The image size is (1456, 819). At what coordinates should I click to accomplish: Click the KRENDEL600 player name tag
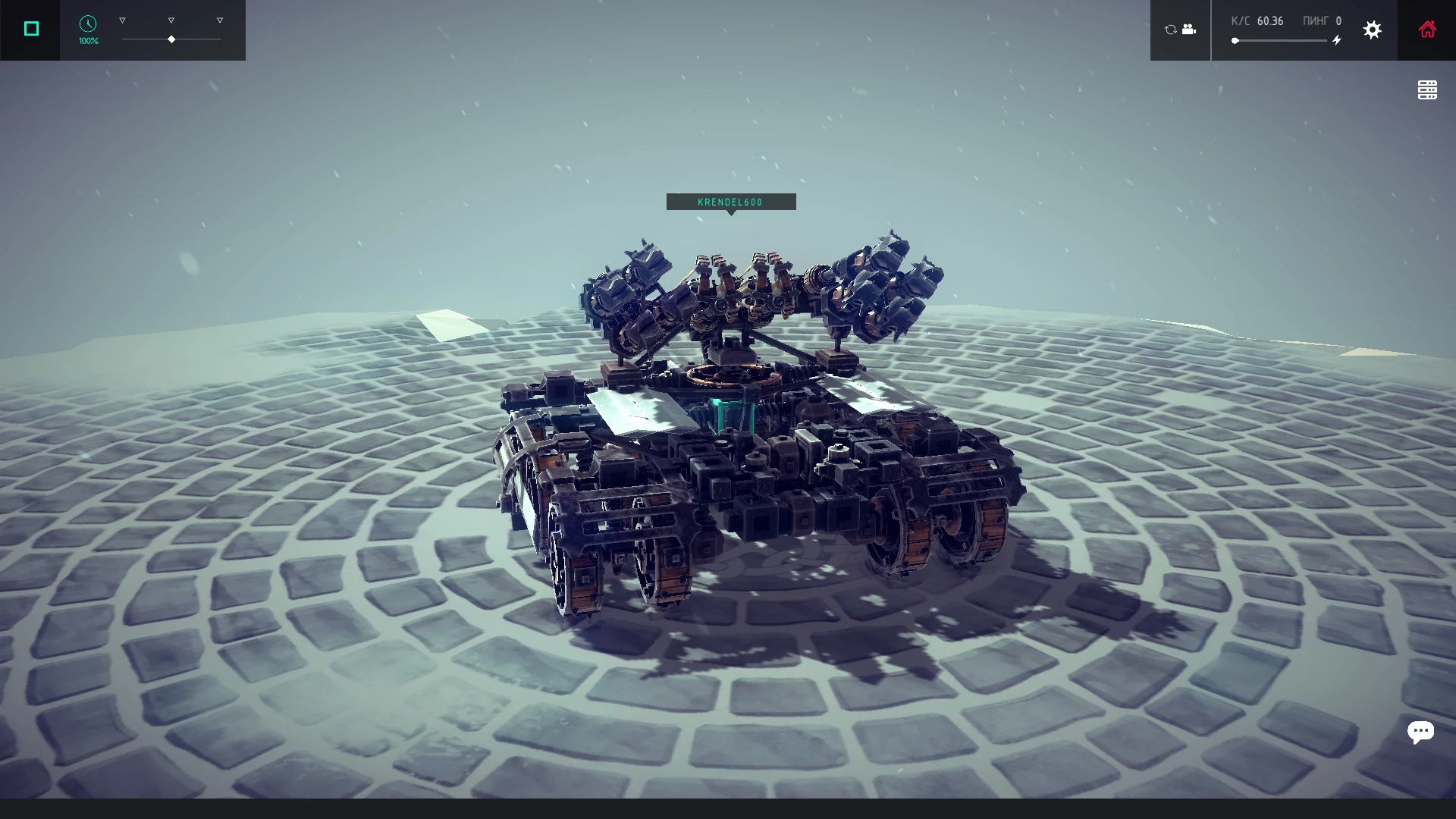point(730,202)
